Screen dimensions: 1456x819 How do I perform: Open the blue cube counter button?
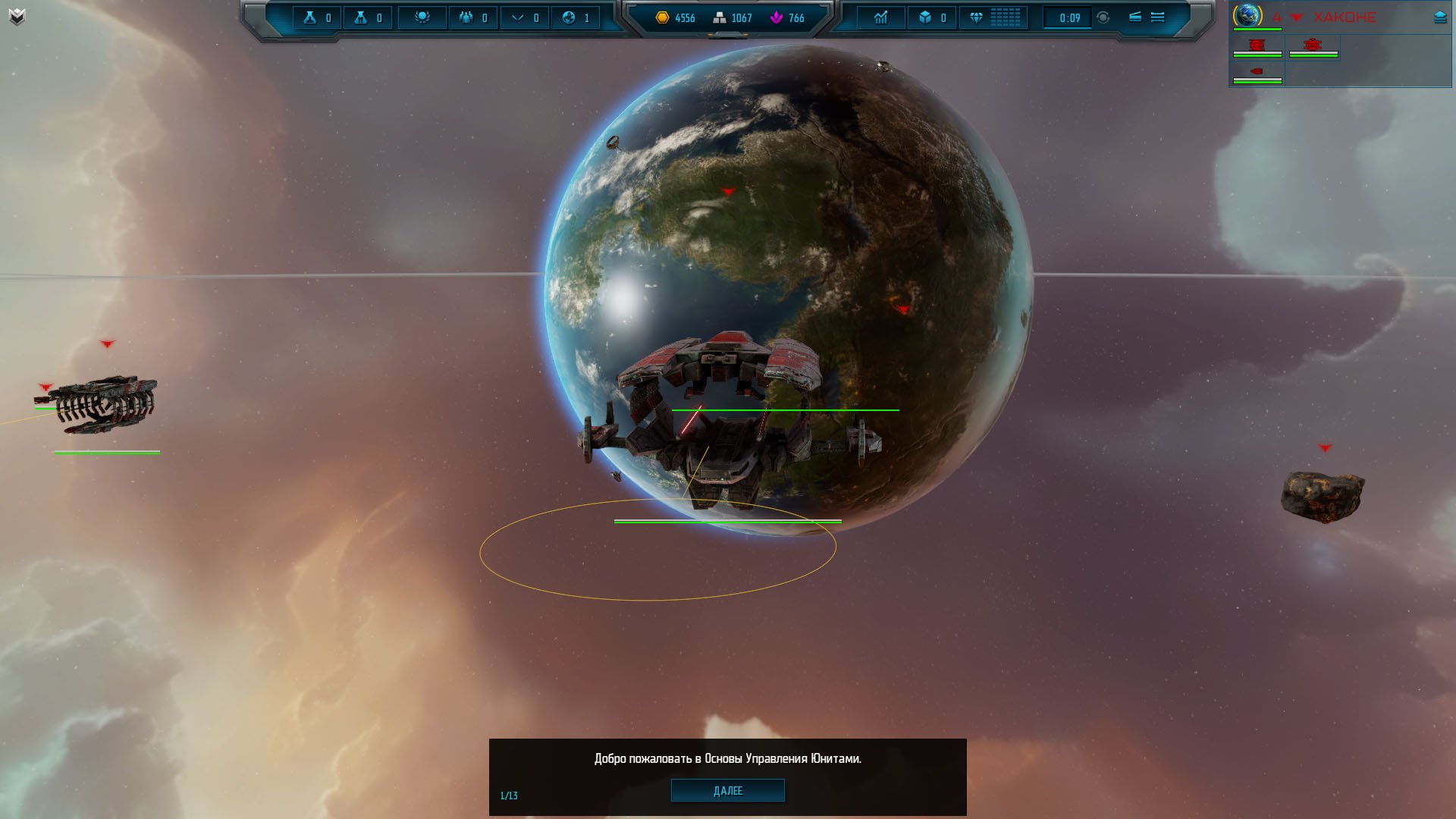click(x=932, y=17)
